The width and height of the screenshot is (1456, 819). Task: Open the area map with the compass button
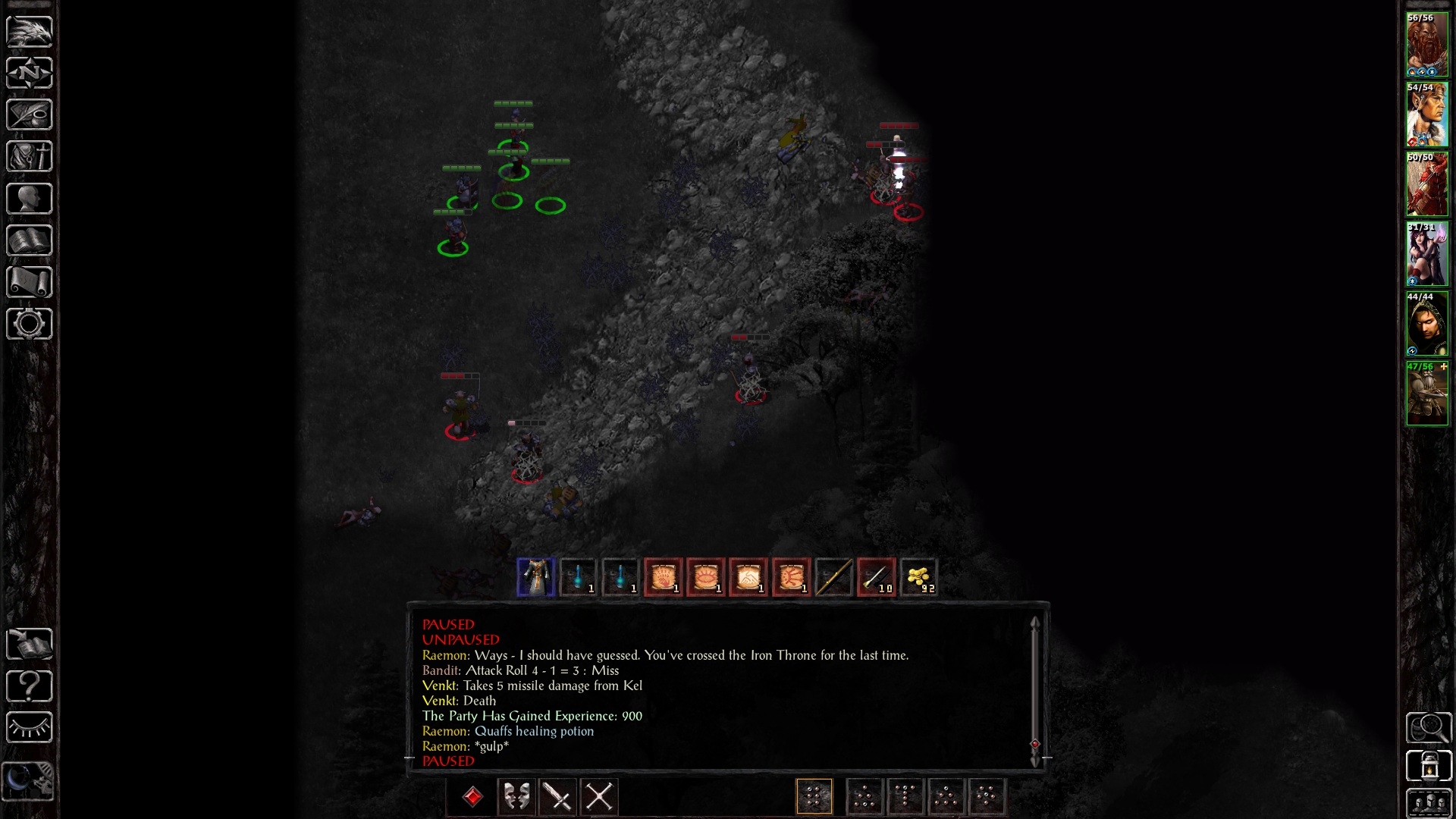29,74
